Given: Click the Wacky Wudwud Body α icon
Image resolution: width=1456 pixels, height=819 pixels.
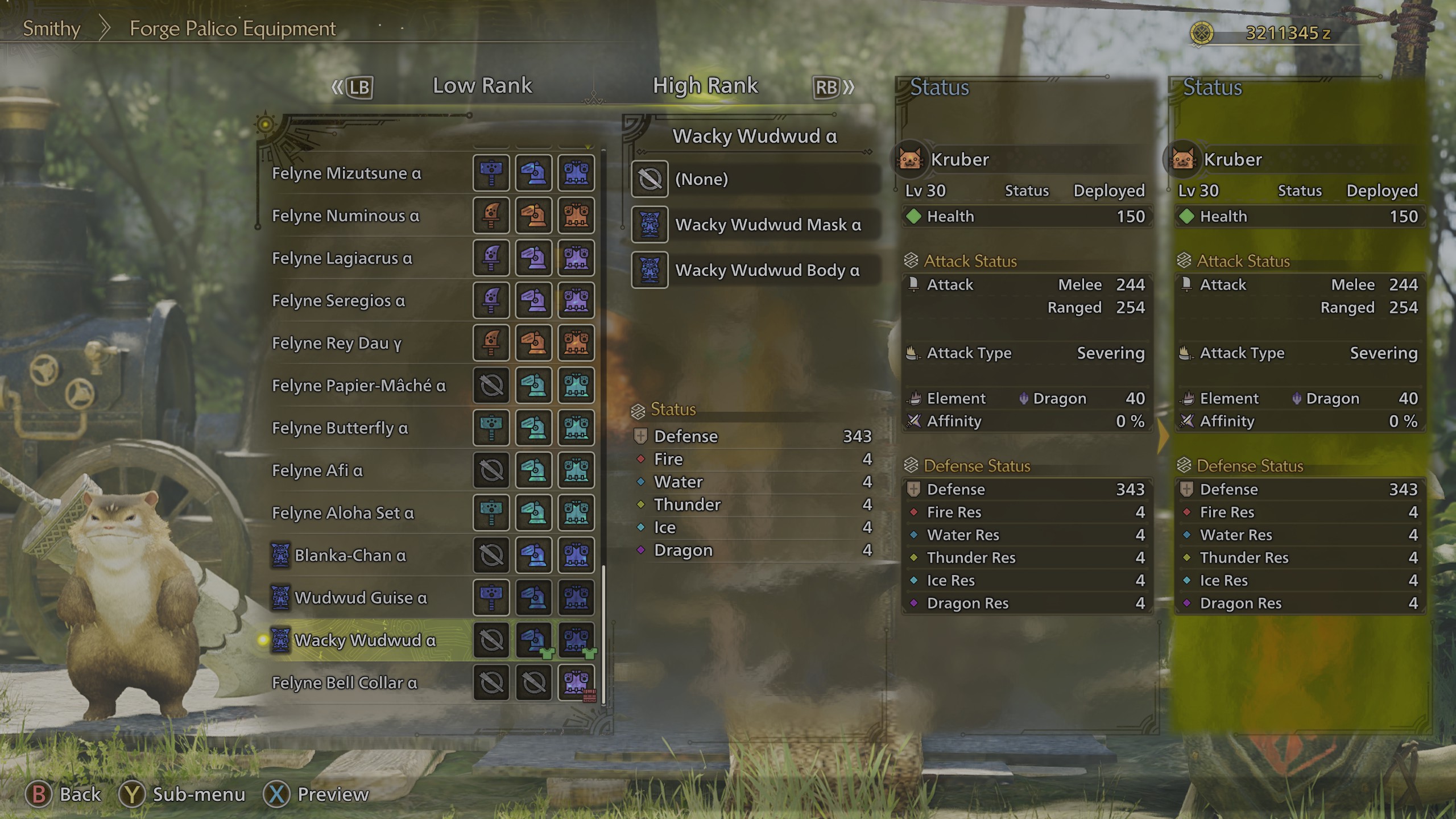Looking at the screenshot, I should (x=650, y=270).
